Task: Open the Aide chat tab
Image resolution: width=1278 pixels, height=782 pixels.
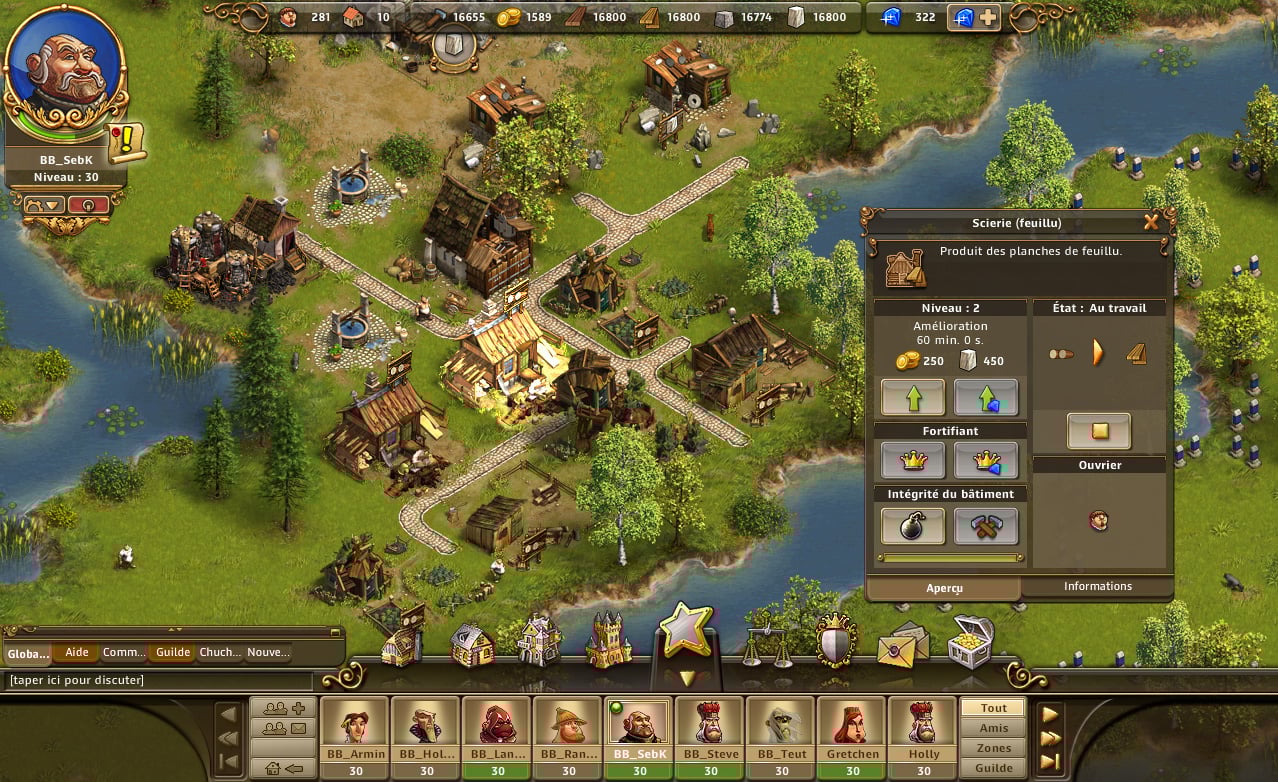Action: click(x=76, y=653)
